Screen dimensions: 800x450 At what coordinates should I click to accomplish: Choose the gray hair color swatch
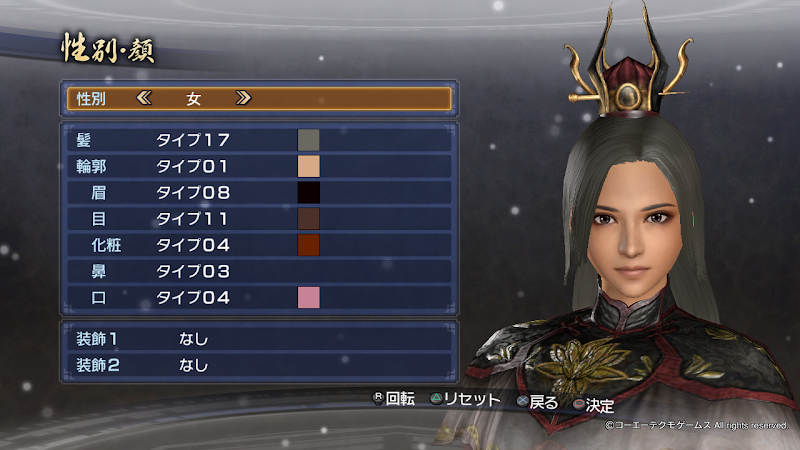point(308,140)
